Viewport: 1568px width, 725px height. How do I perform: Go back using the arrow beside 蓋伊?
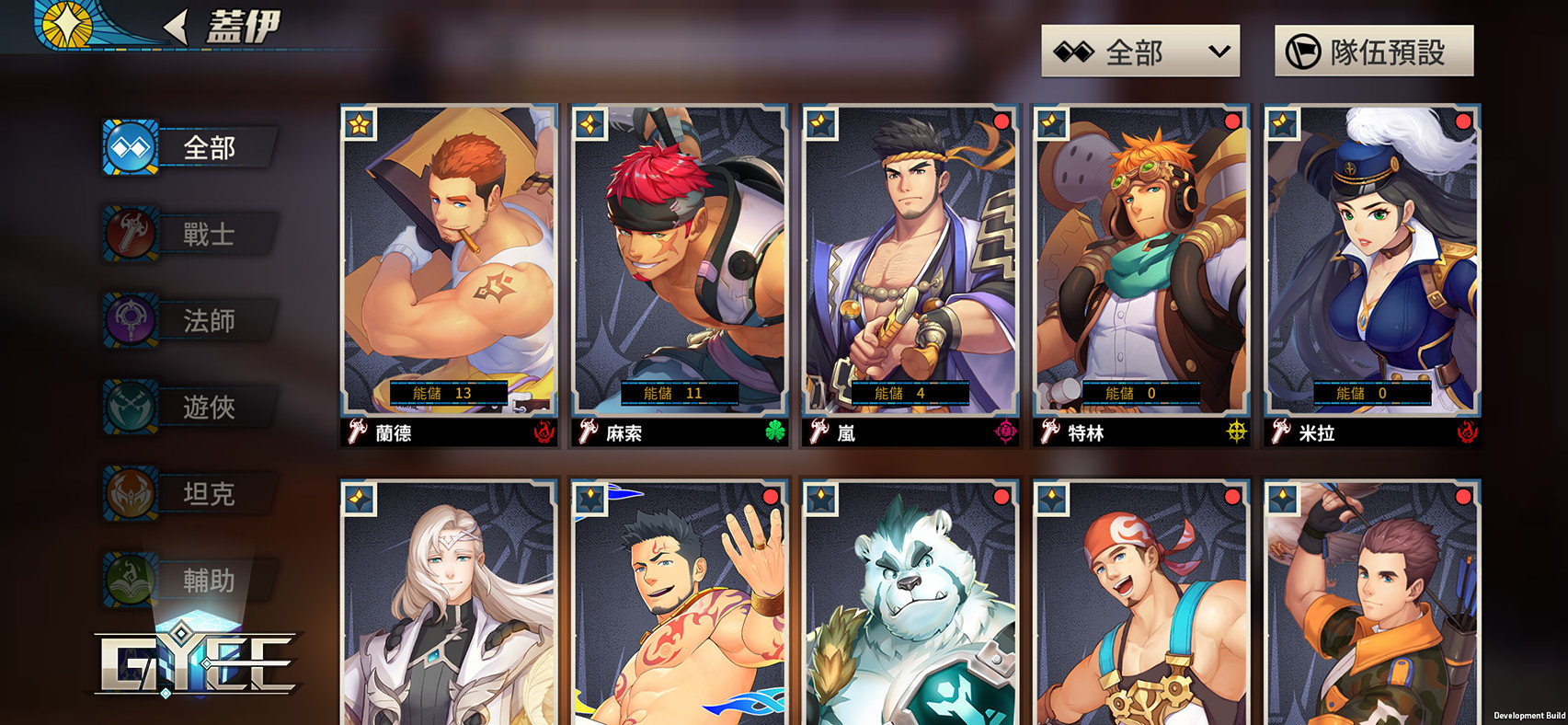pyautogui.click(x=176, y=27)
